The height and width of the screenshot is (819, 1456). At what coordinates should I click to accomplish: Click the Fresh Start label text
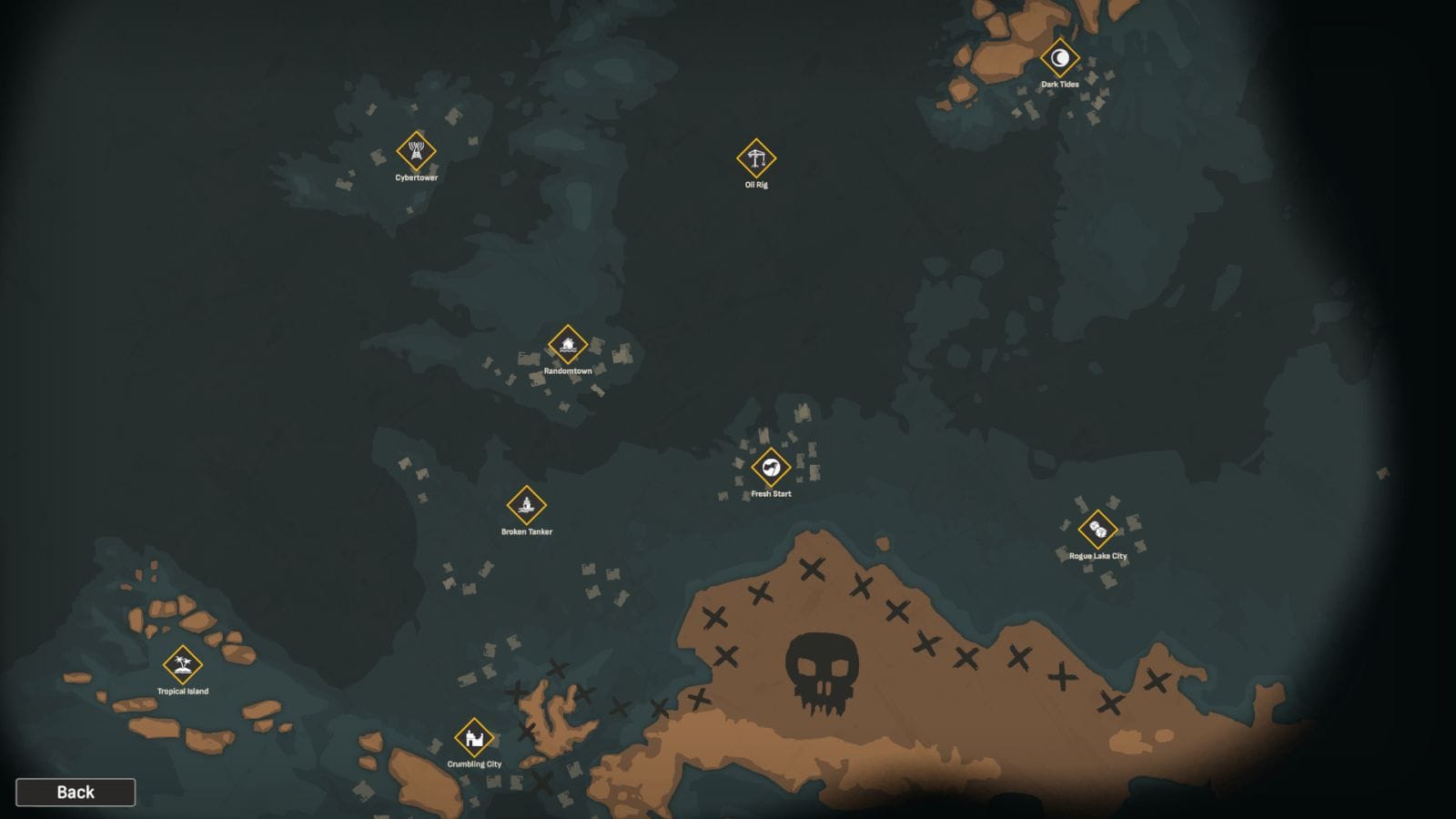point(771,494)
